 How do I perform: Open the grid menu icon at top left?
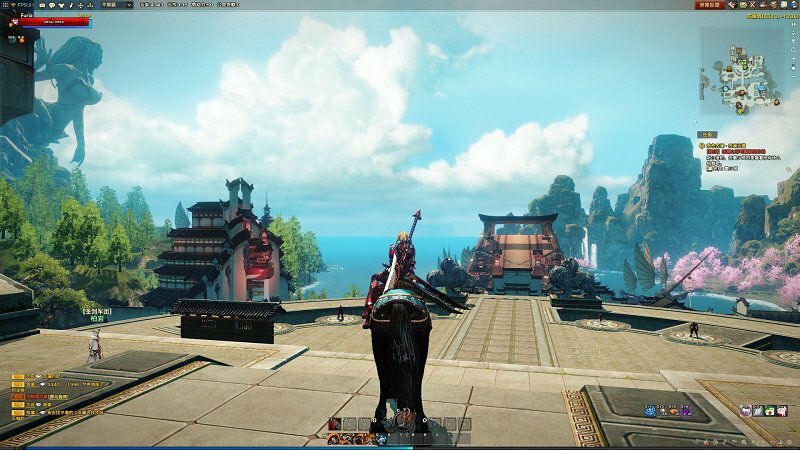point(4,4)
